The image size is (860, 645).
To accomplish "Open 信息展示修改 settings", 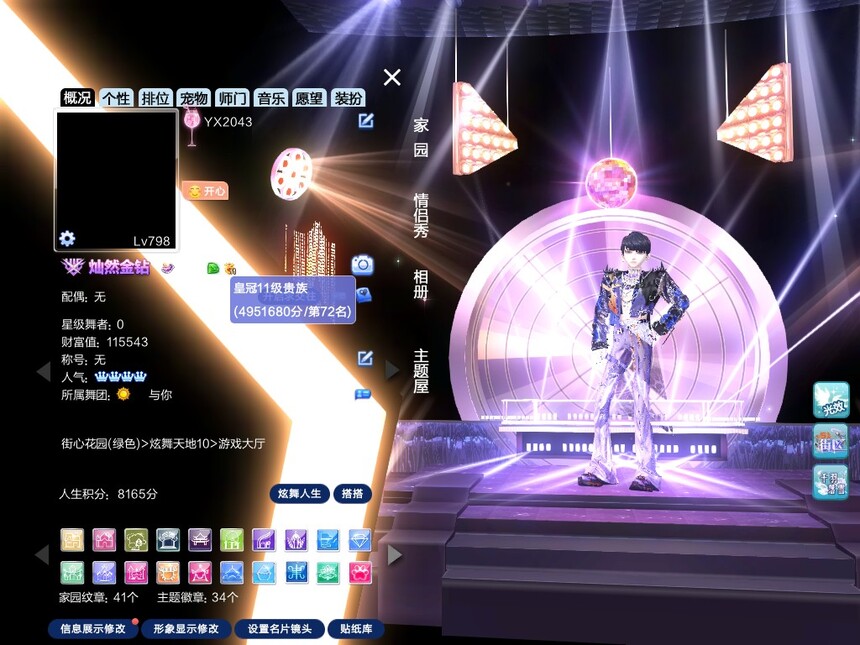I will point(93,629).
